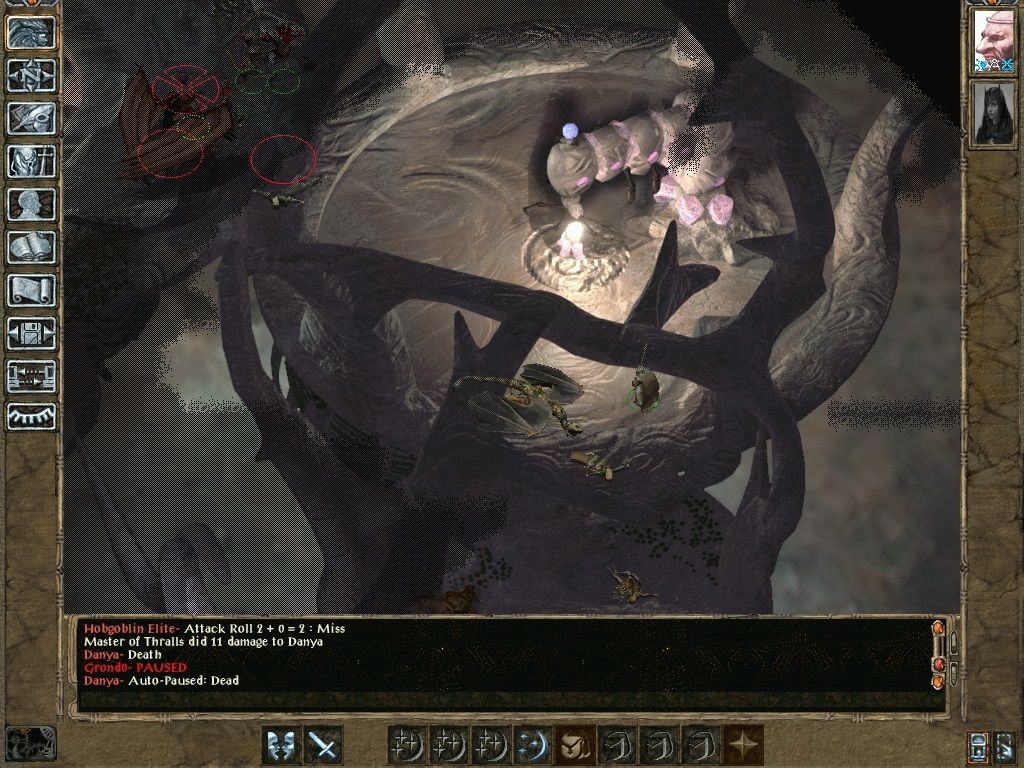Return to game via stone face button
Image resolution: width=1024 pixels, height=768 pixels.
[31, 33]
